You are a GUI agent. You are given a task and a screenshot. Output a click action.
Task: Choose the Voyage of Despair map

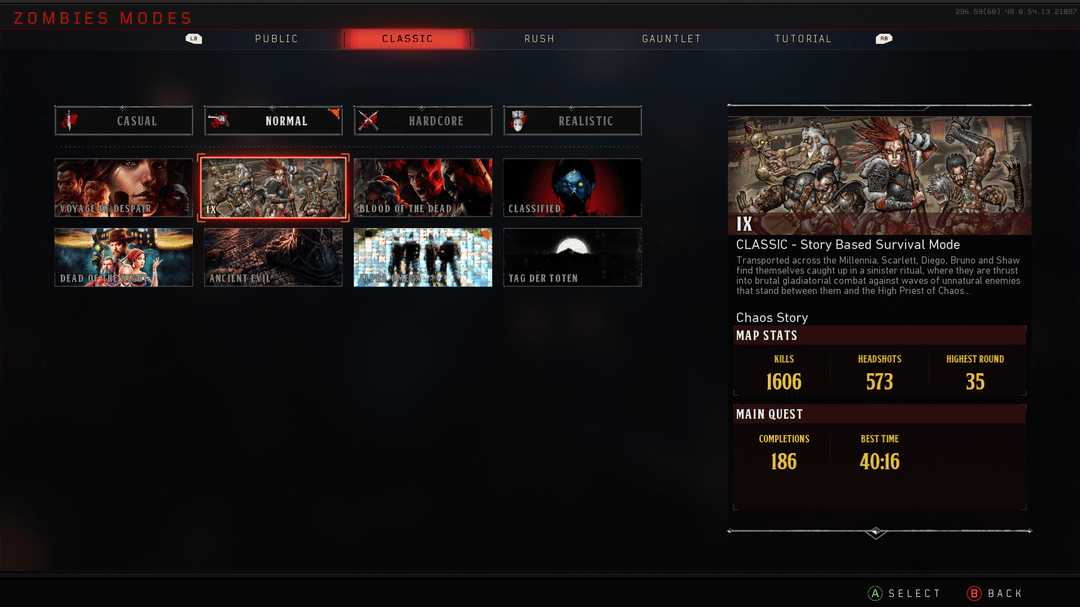click(124, 187)
